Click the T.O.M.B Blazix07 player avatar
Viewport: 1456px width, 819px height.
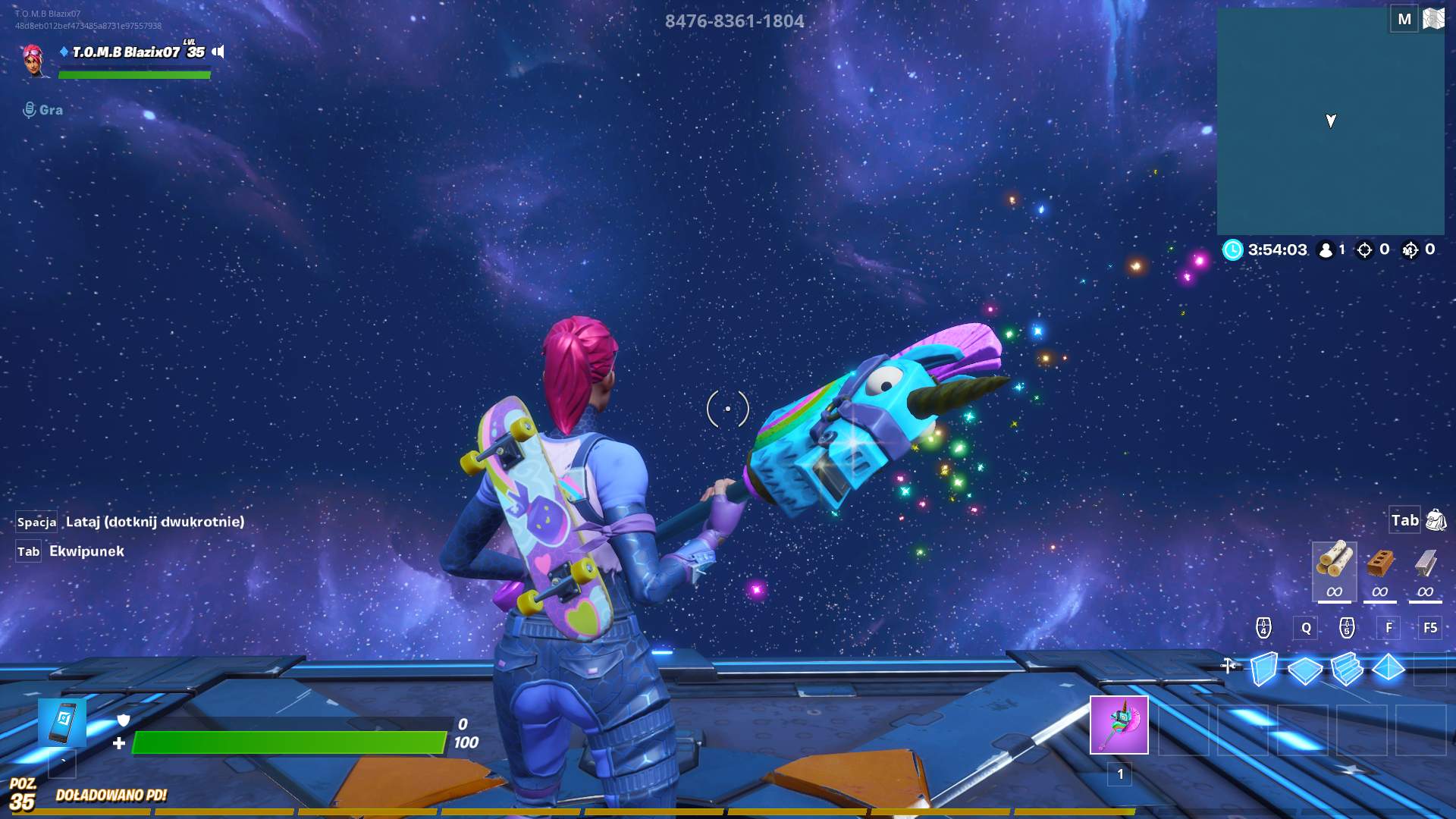pos(34,59)
